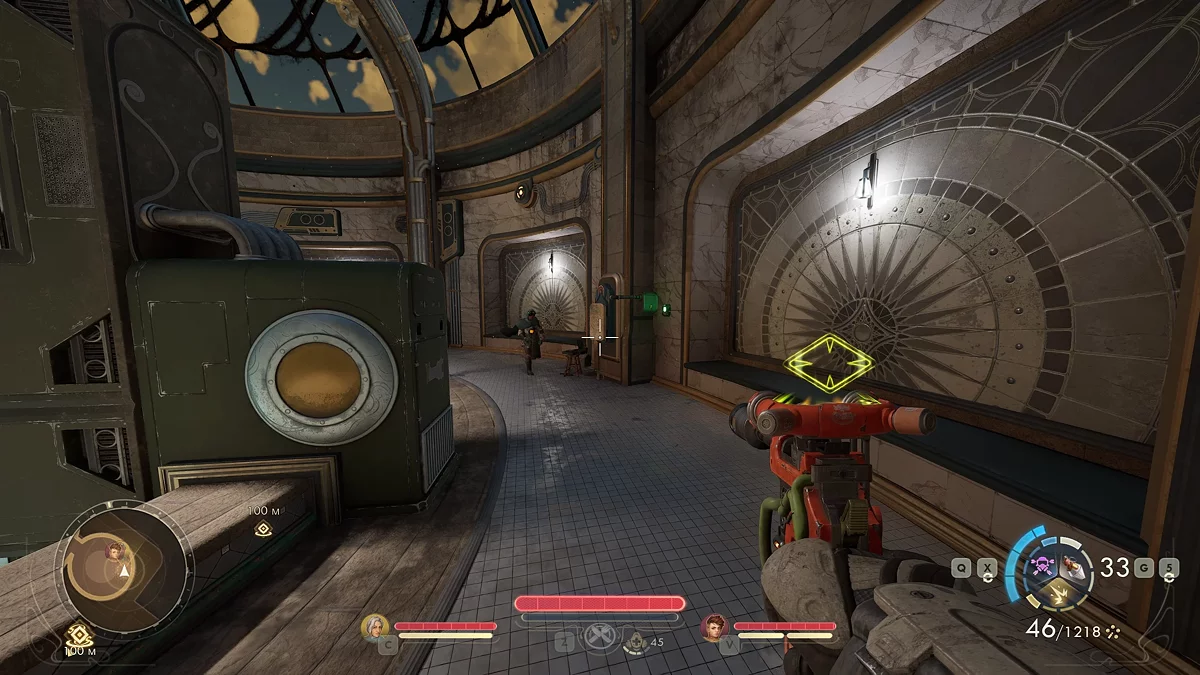Click the companion portrait on the minimap
This screenshot has width=1200, height=675.
point(116,550)
